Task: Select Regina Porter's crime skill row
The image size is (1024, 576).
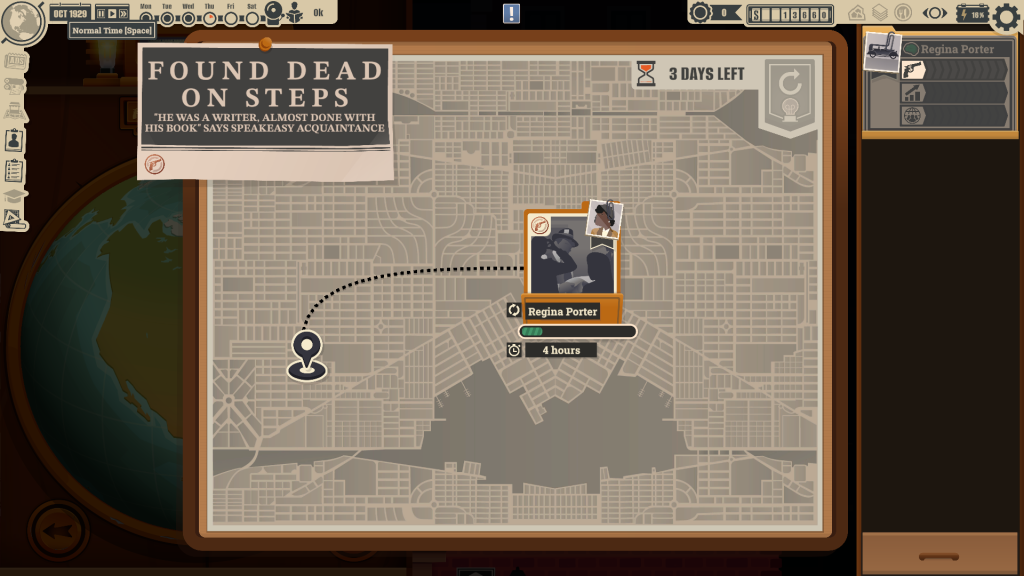Action: coord(953,70)
